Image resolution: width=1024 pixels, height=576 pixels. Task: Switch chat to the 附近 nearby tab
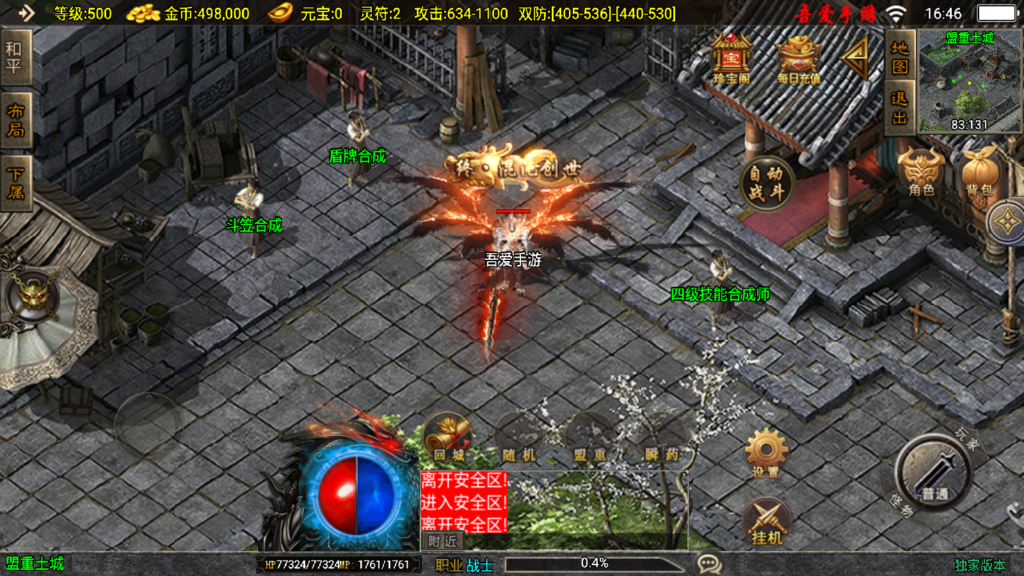click(443, 540)
